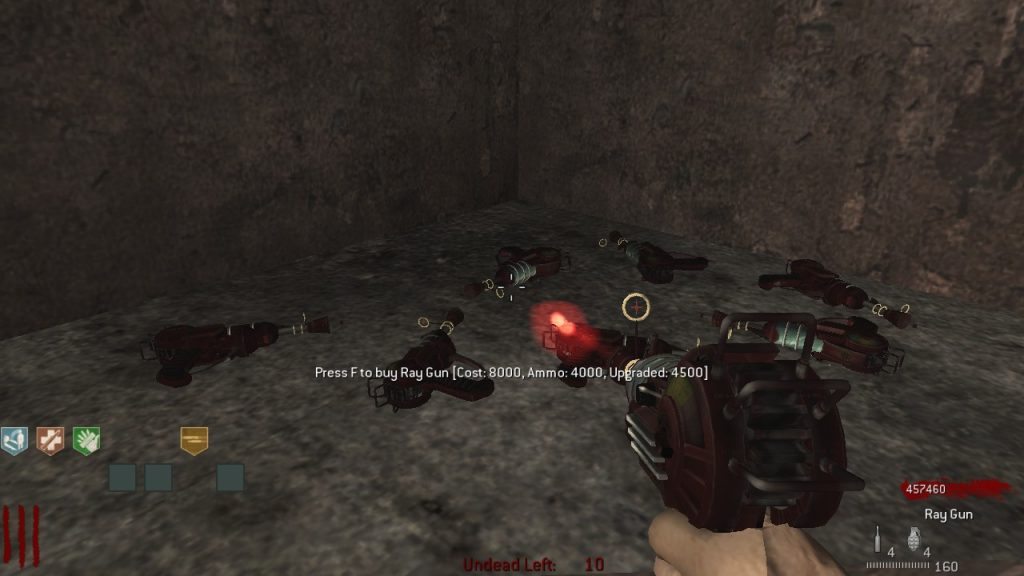Activate the yellow Double Tap perk icon

[x=194, y=440]
